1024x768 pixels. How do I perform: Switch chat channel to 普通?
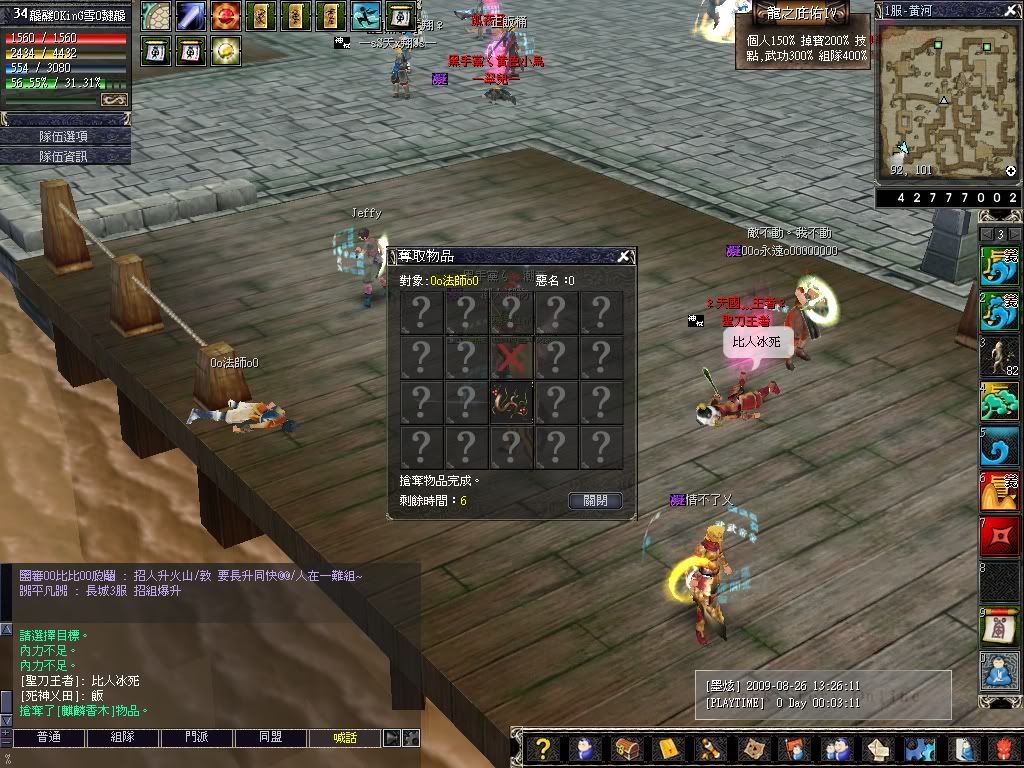click(48, 738)
